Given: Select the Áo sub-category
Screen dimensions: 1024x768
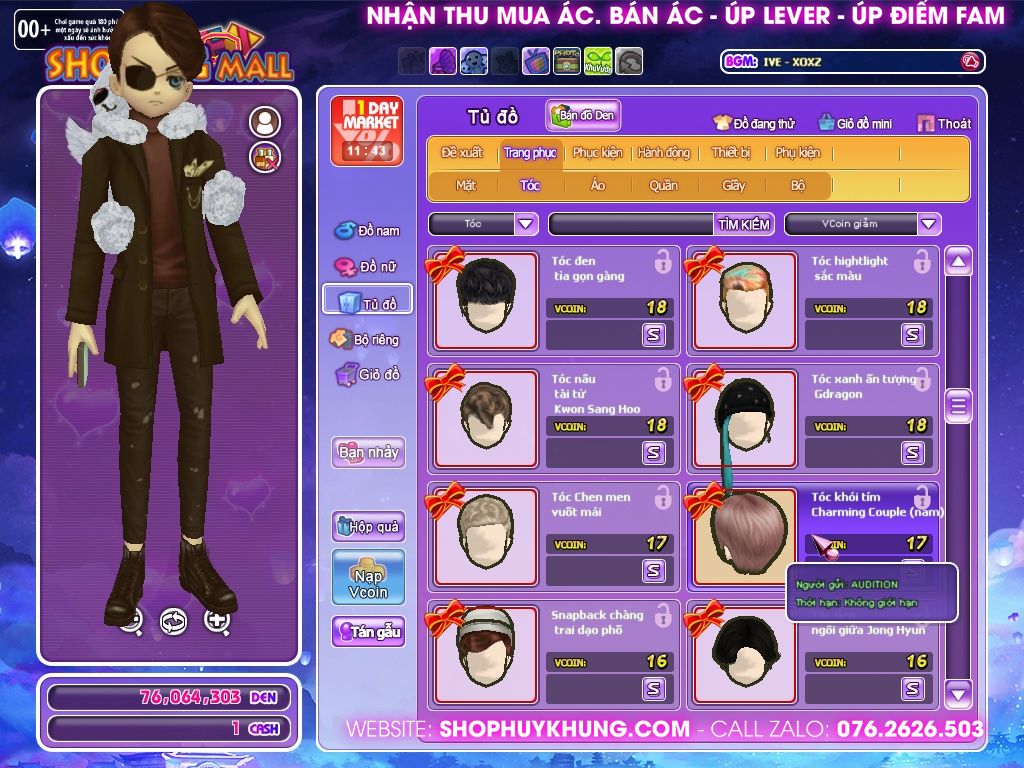Looking at the screenshot, I should [597, 185].
